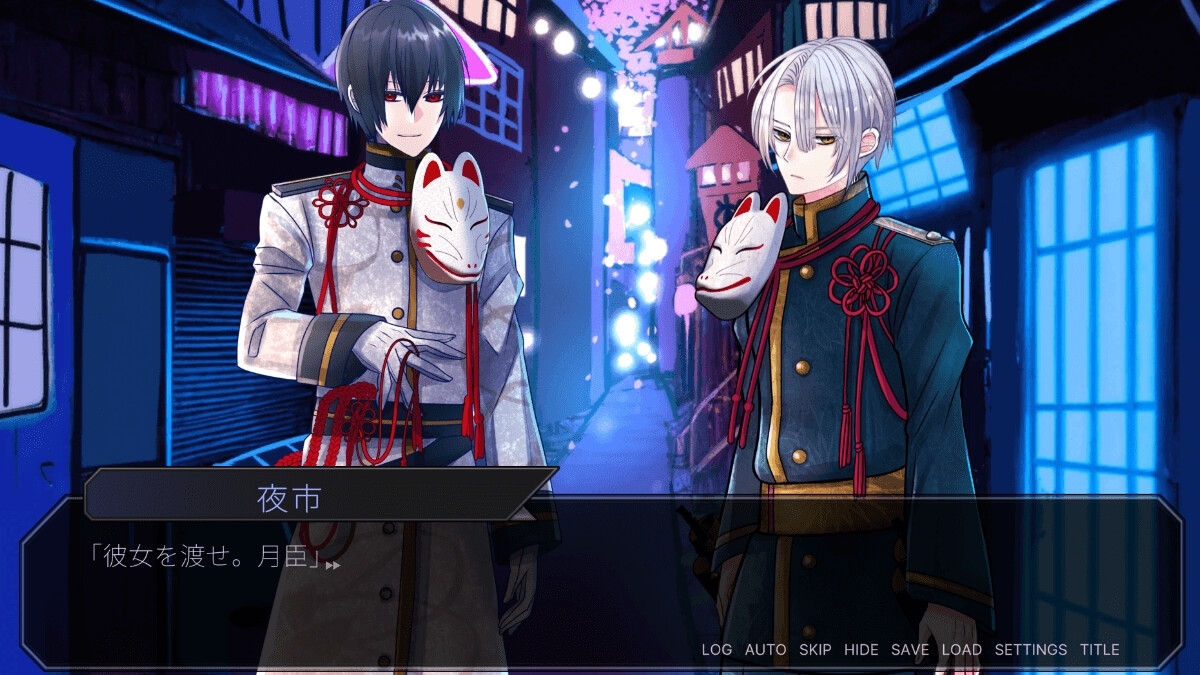Click HIDE to hide the text box

point(861,650)
